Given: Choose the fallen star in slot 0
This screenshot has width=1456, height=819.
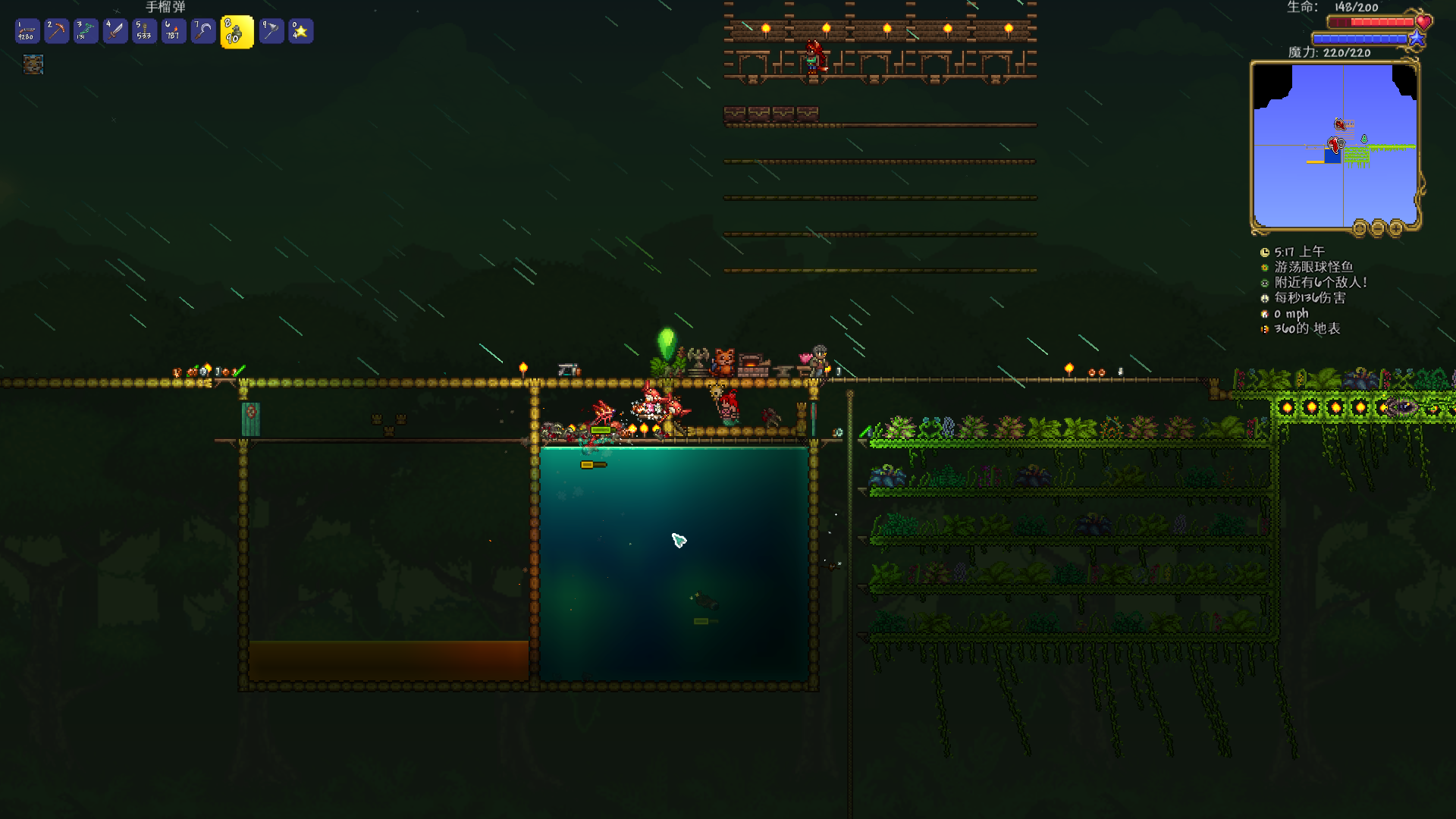Looking at the screenshot, I should [x=300, y=31].
